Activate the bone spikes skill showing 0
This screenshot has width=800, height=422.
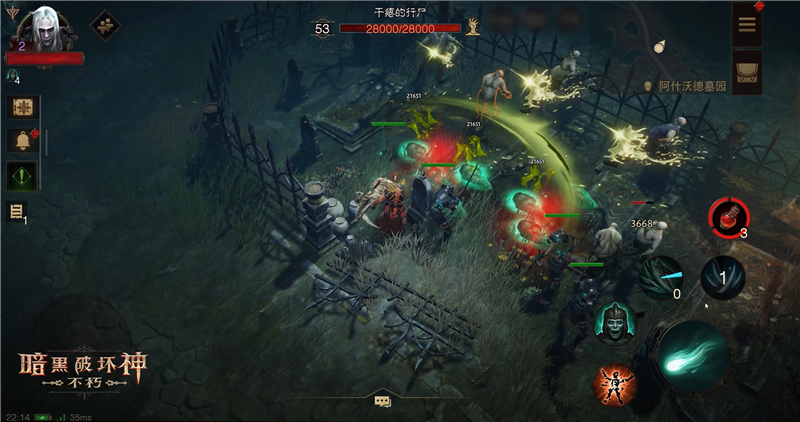[661, 277]
